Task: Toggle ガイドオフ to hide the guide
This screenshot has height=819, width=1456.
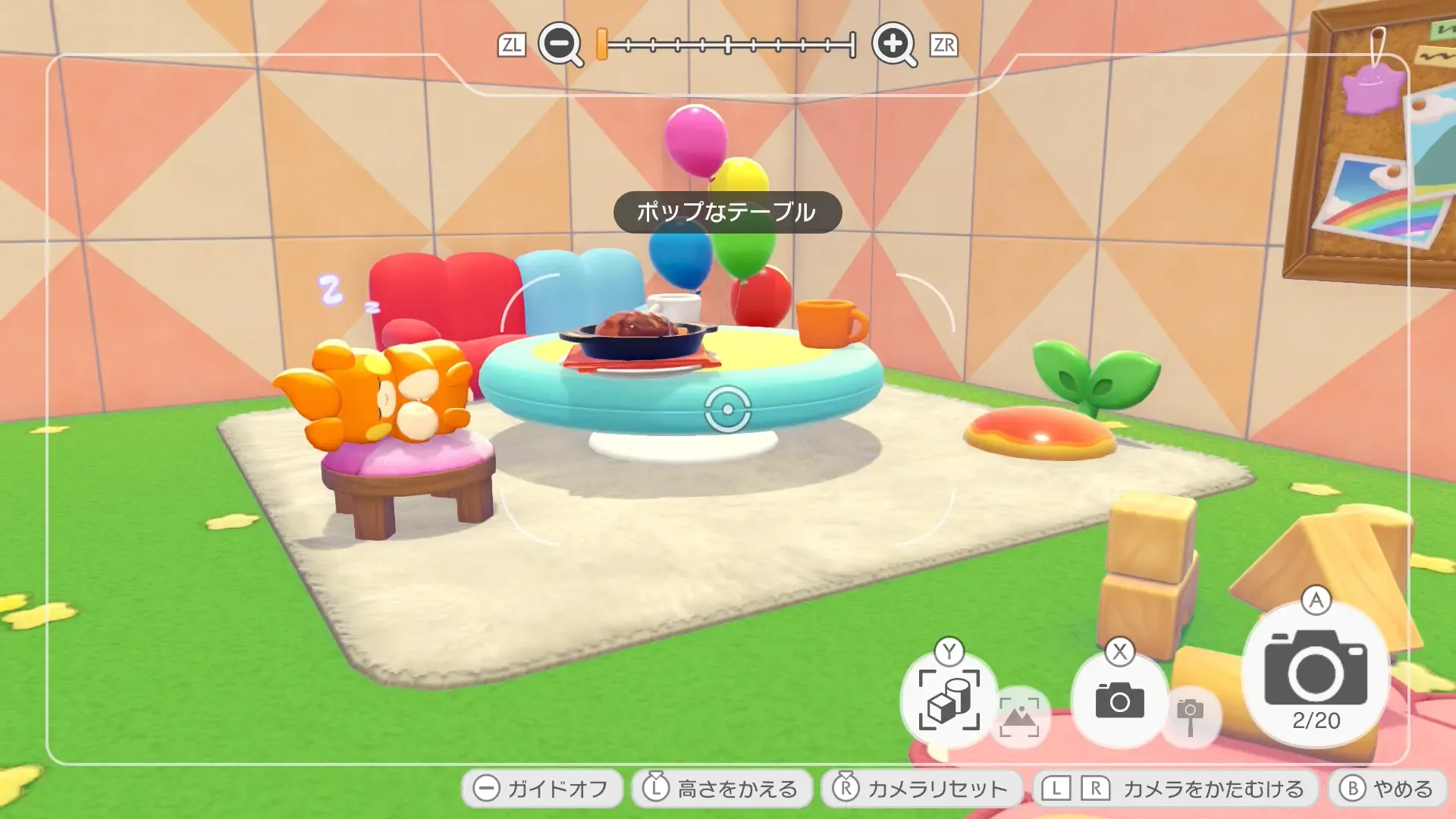Action: [541, 788]
